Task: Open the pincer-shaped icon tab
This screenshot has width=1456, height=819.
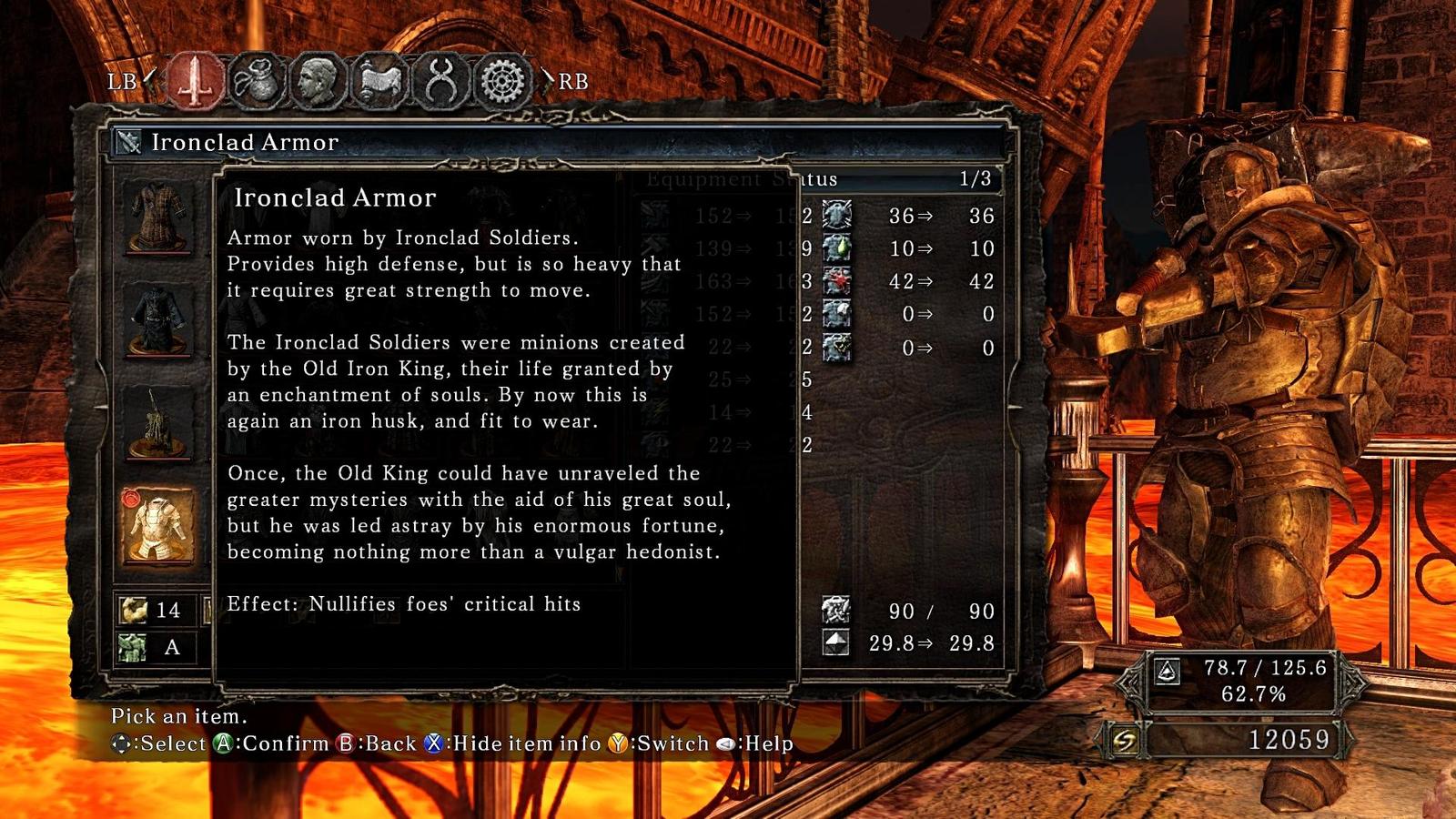Action: (x=440, y=82)
